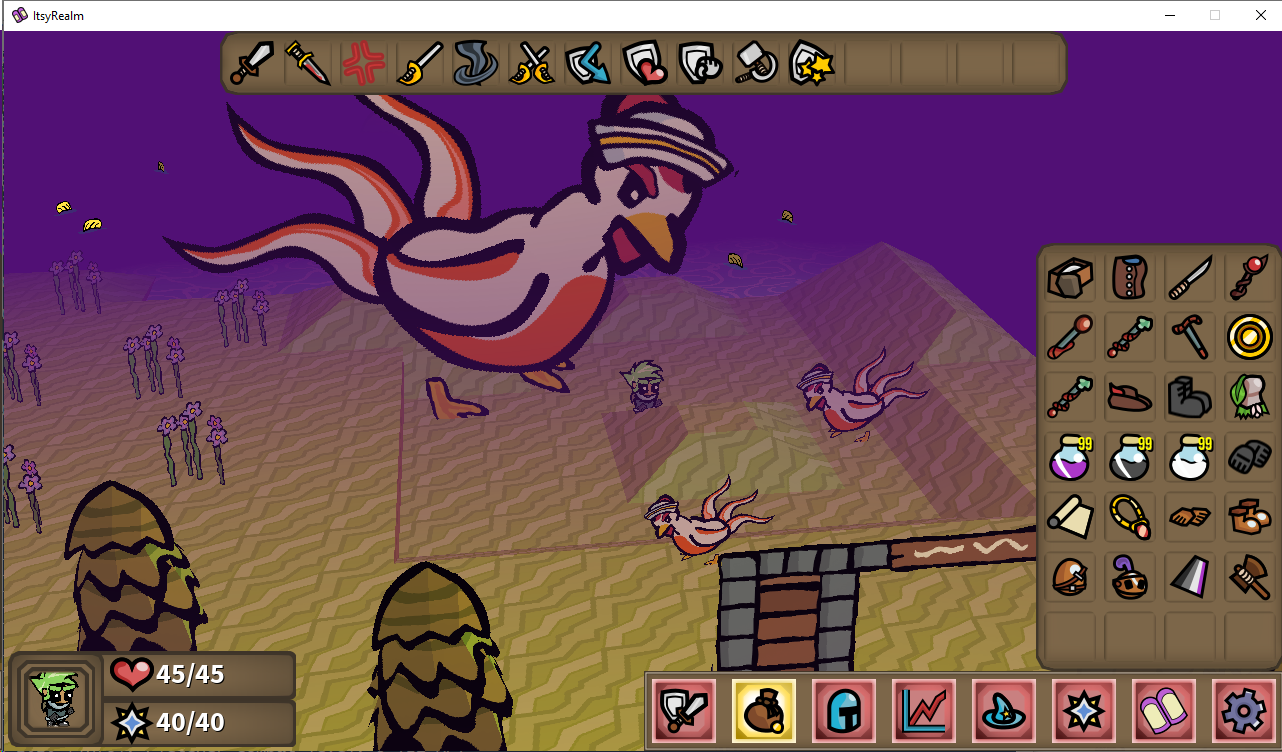Trigger the shield with heart ability
This screenshot has height=752, width=1282.
tap(644, 64)
